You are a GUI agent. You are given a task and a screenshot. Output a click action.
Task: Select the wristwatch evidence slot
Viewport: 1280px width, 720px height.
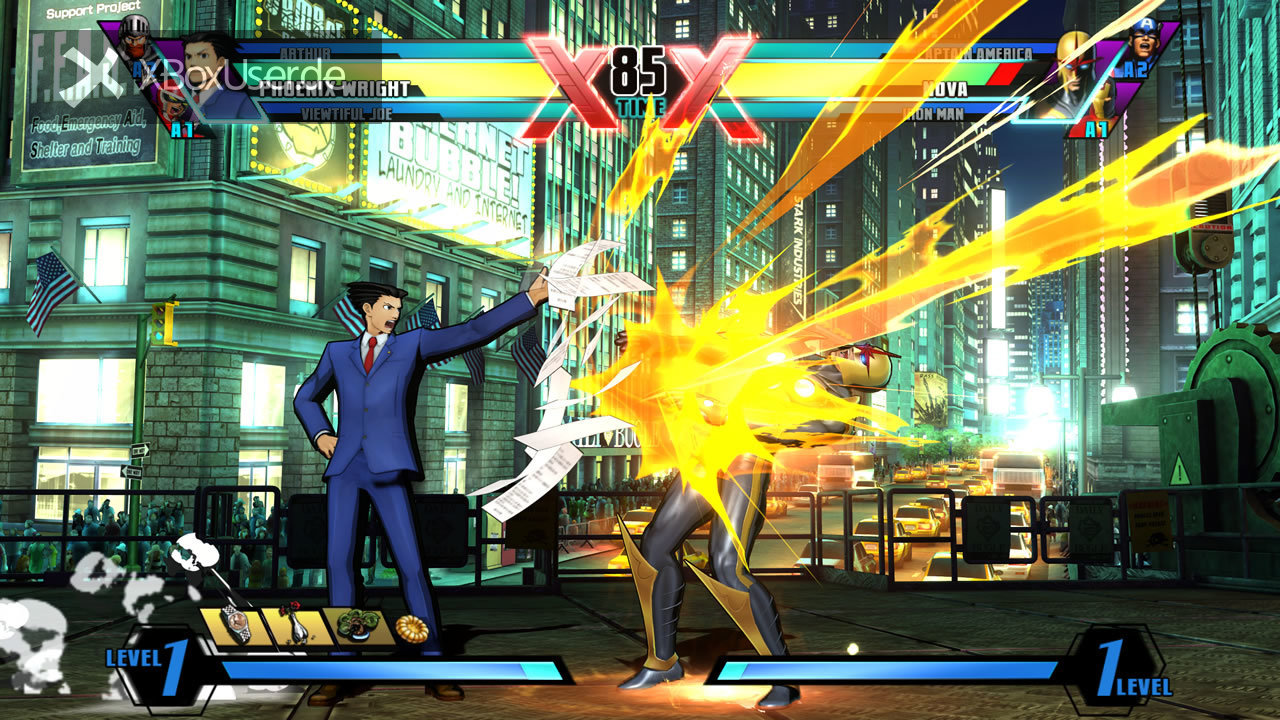tap(236, 624)
